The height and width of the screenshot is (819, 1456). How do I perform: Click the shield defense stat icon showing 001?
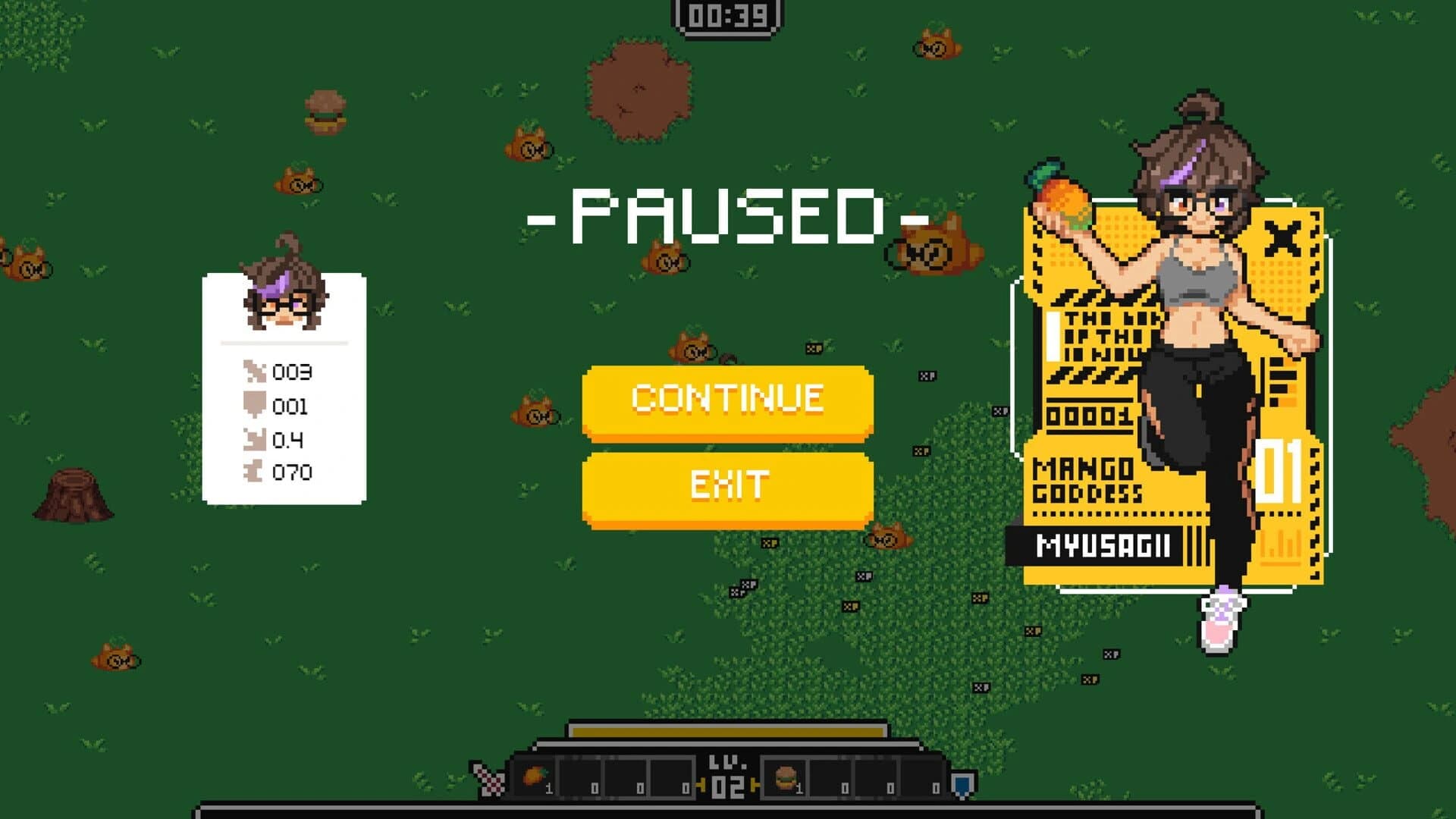click(x=256, y=403)
